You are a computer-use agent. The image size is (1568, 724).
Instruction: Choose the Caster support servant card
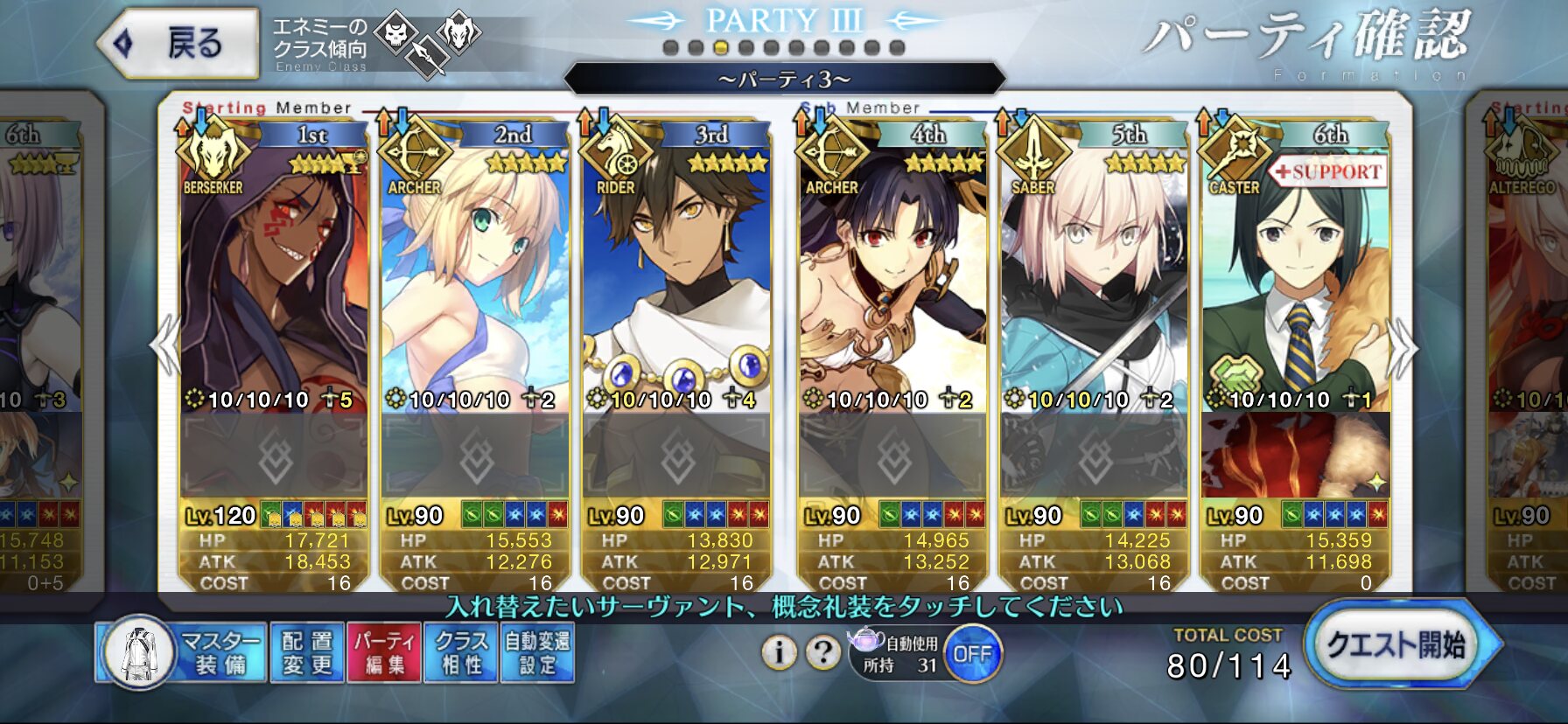click(x=1296, y=280)
